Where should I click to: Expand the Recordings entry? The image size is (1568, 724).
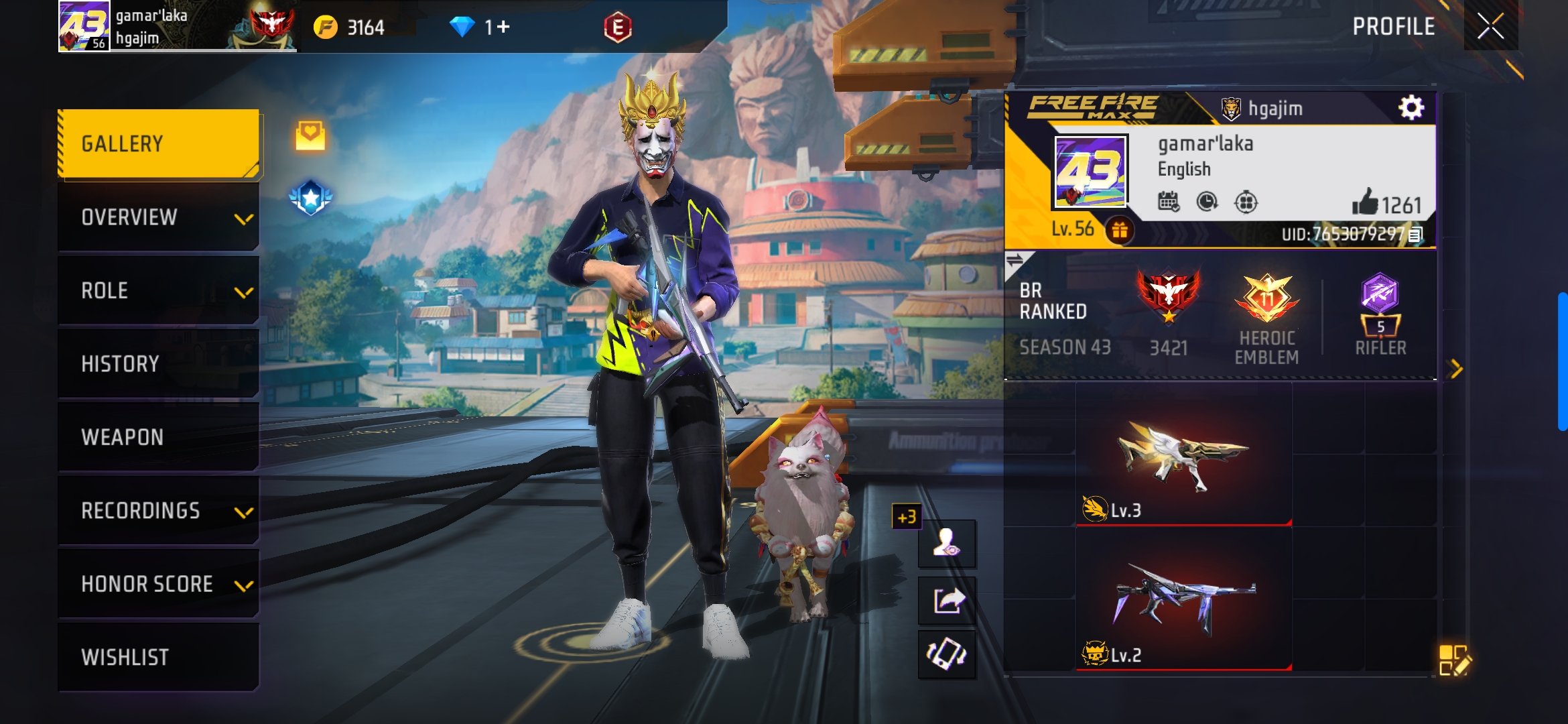[159, 510]
